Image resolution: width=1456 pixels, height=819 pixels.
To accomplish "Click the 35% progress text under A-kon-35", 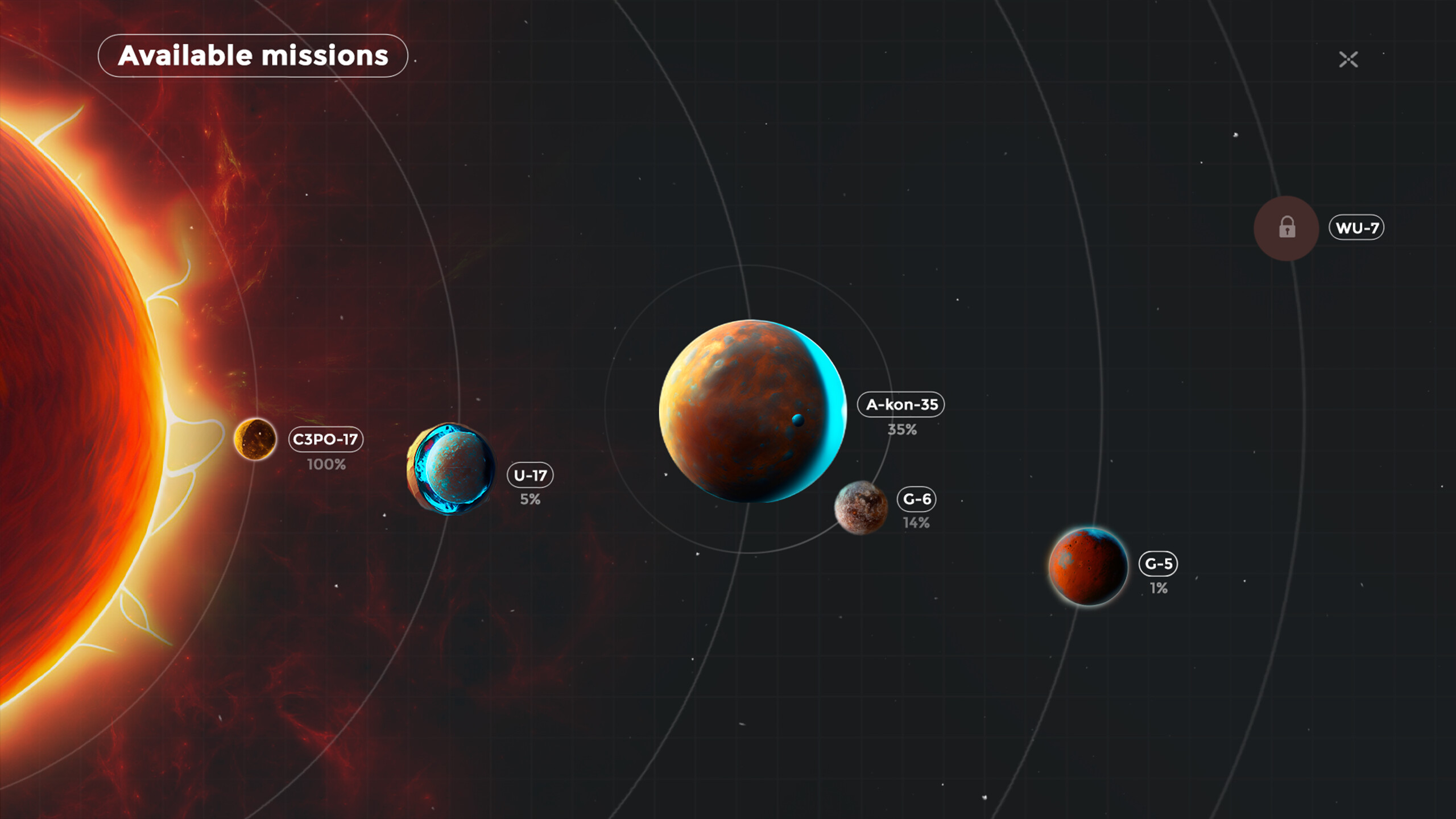I will (902, 429).
